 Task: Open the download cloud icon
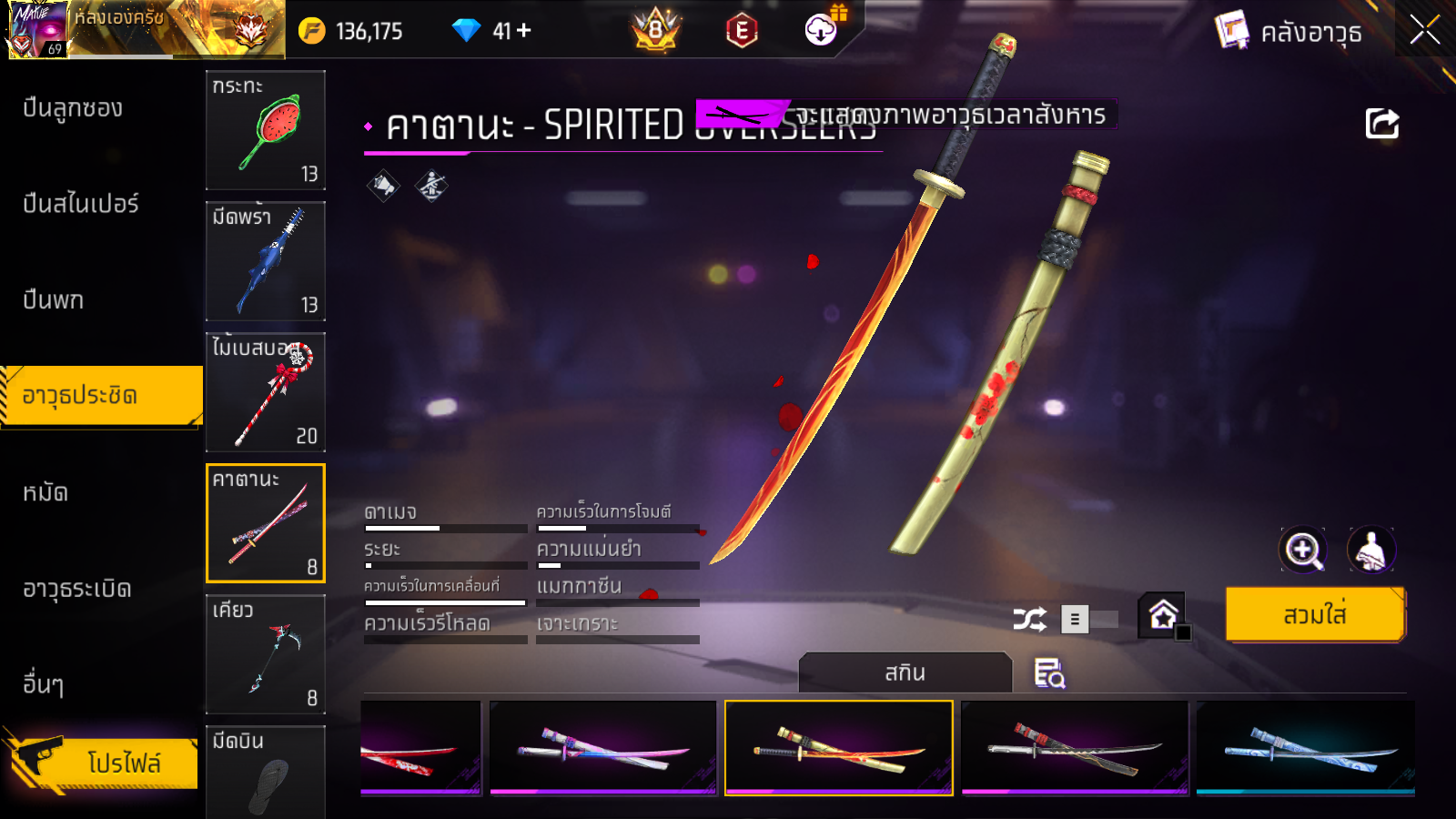tap(821, 30)
